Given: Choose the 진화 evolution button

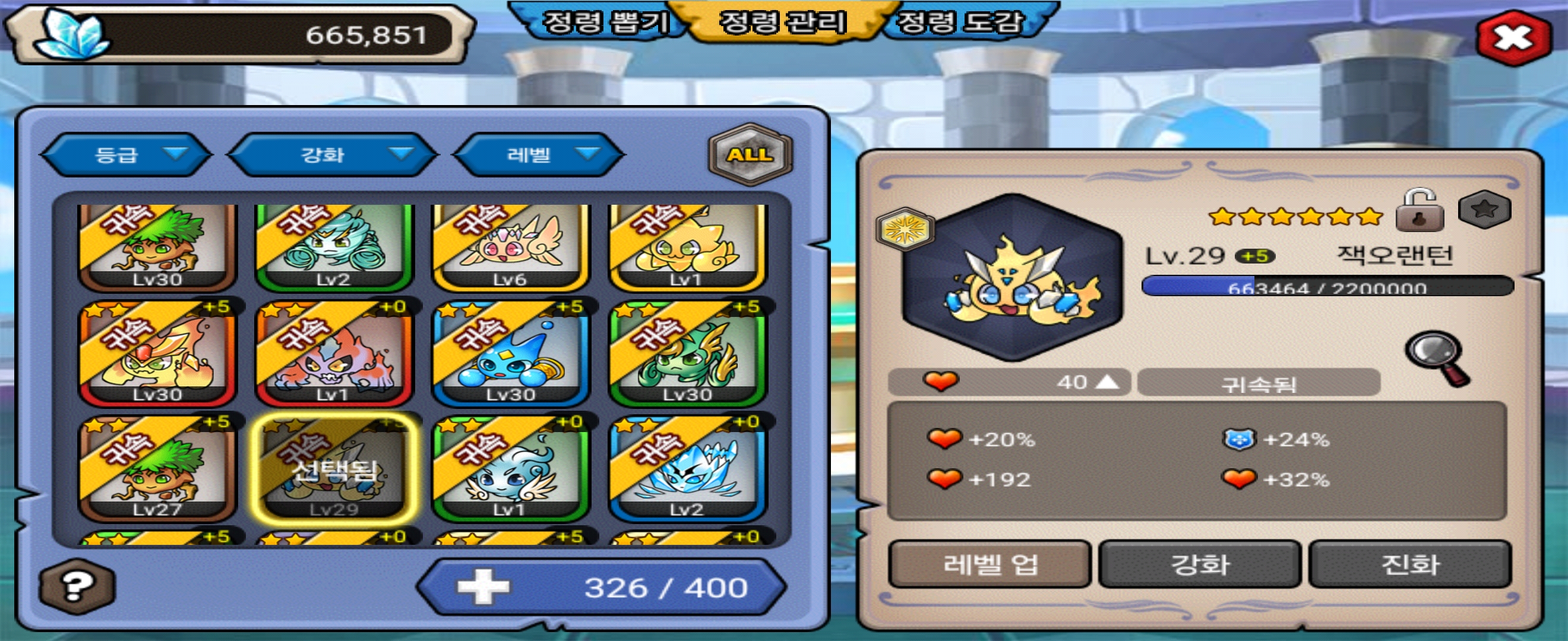Looking at the screenshot, I should pos(1410,564).
